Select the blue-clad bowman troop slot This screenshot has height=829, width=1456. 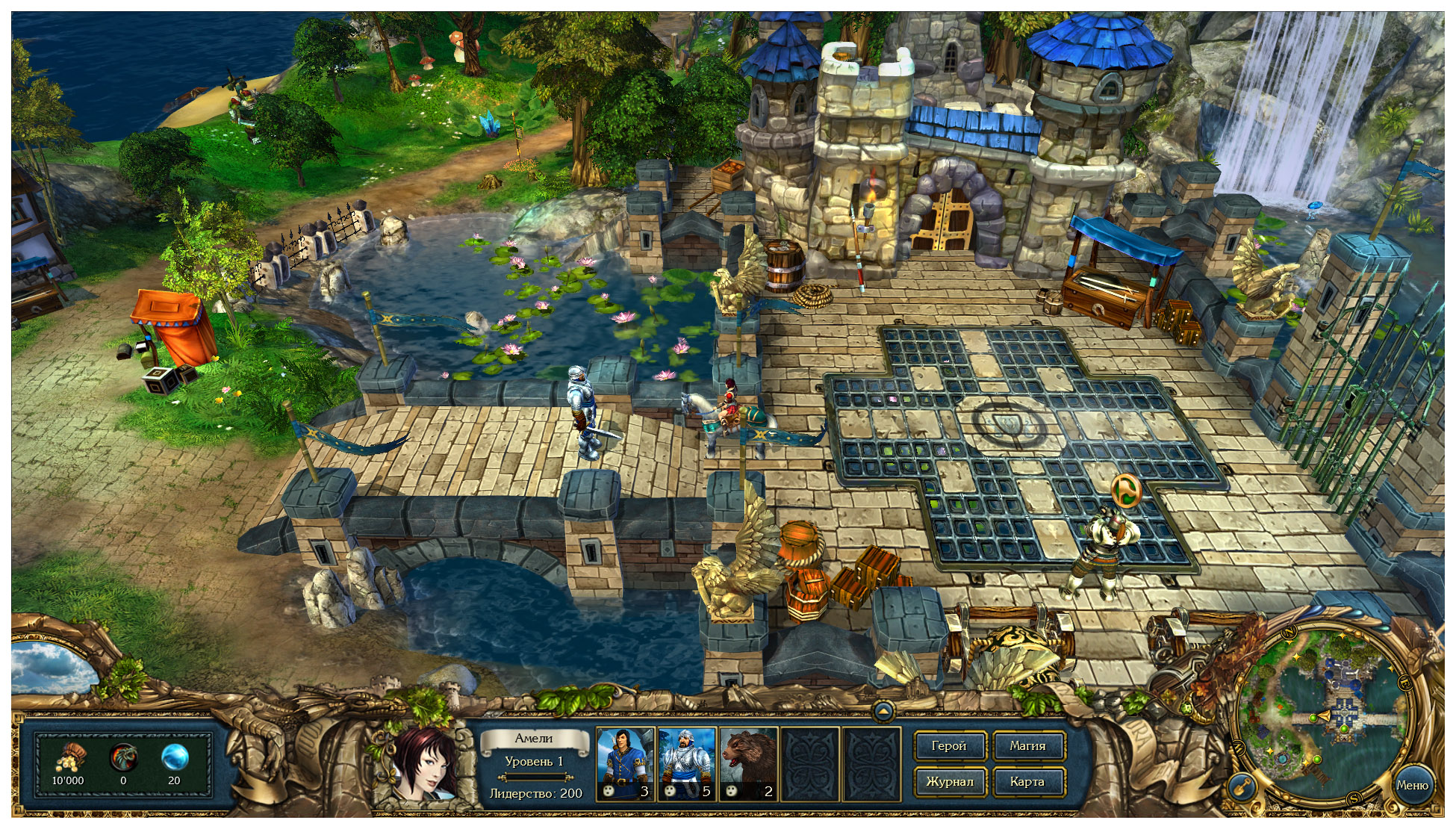click(626, 763)
